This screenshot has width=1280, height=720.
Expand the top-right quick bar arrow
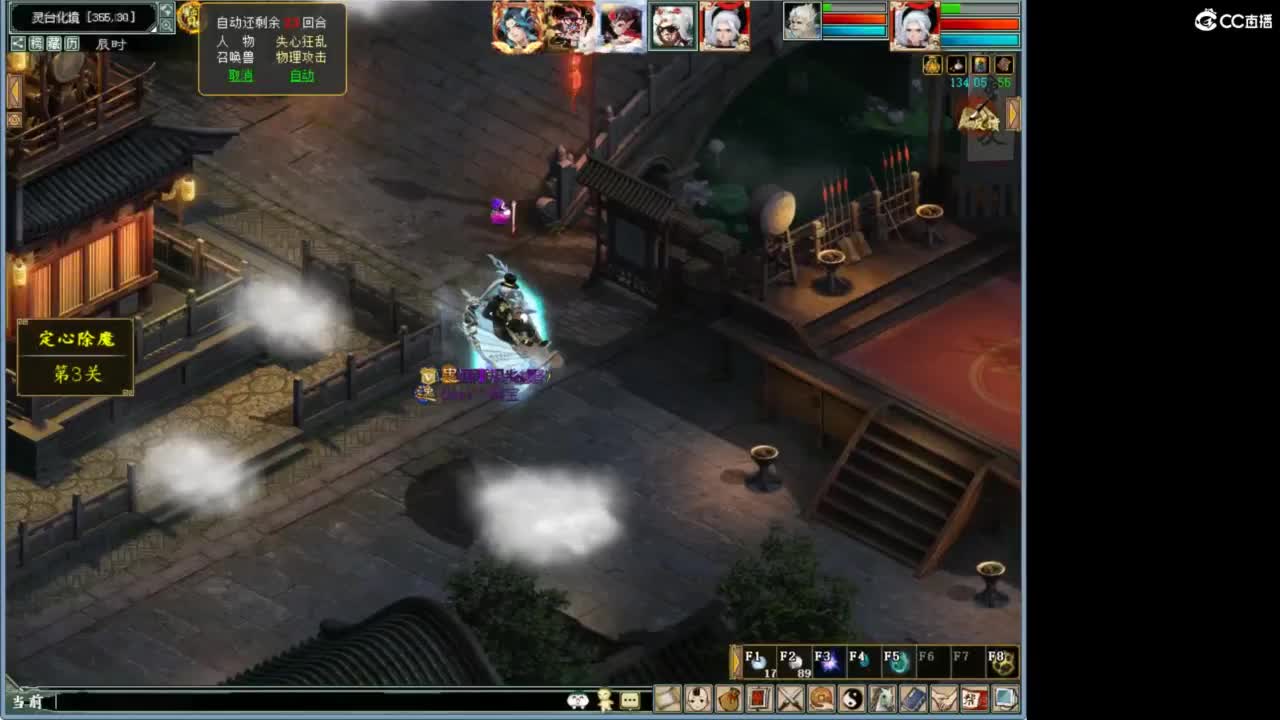(1013, 113)
